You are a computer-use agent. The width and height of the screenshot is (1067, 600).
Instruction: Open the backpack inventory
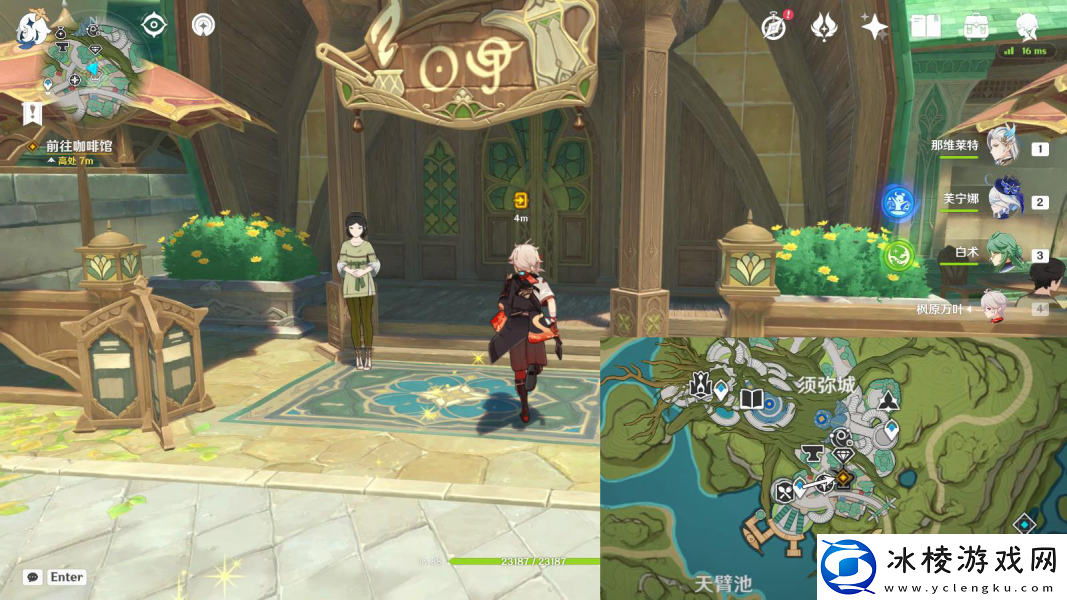coord(976,27)
